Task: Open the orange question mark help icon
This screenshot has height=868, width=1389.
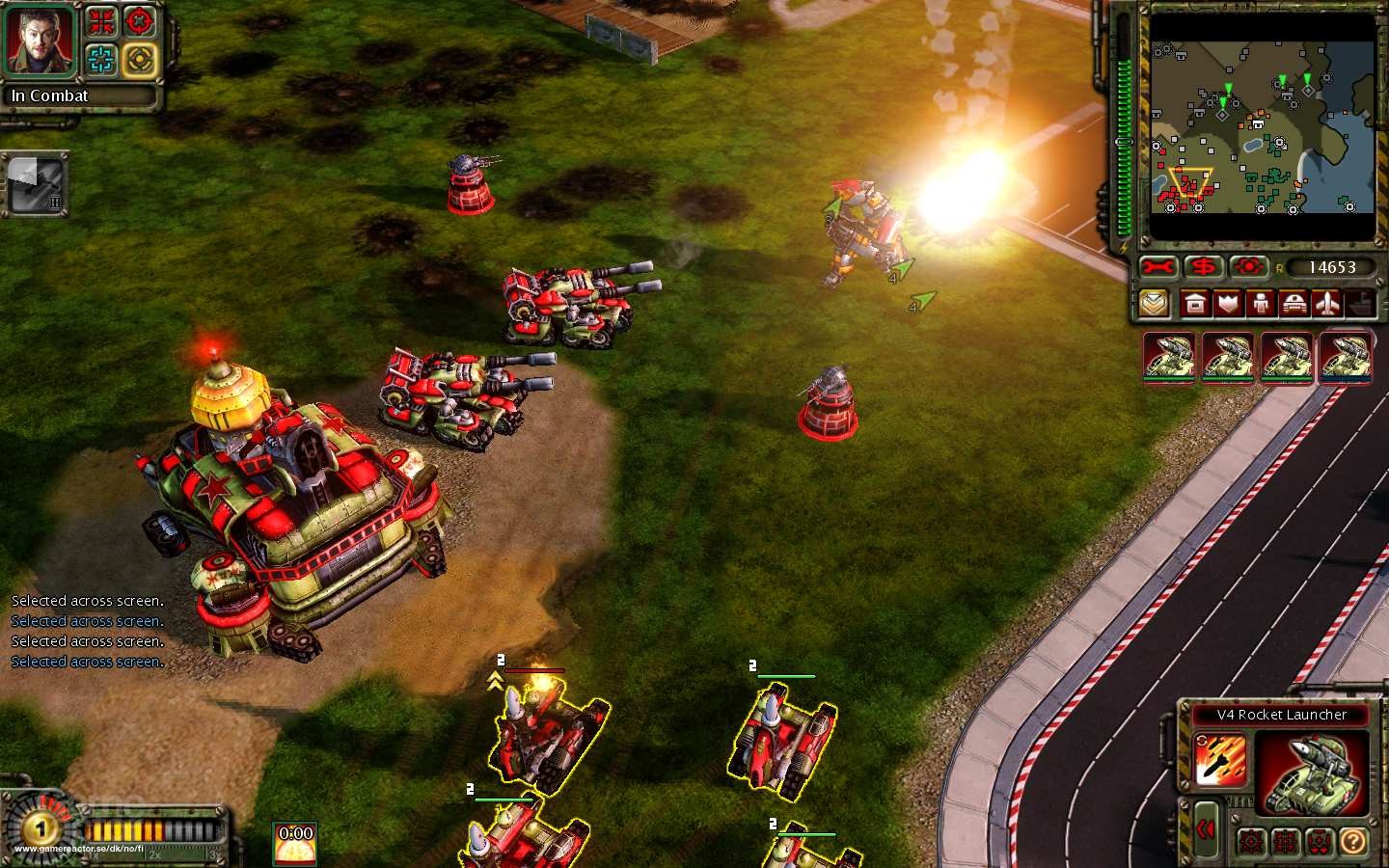Action: tap(1352, 841)
